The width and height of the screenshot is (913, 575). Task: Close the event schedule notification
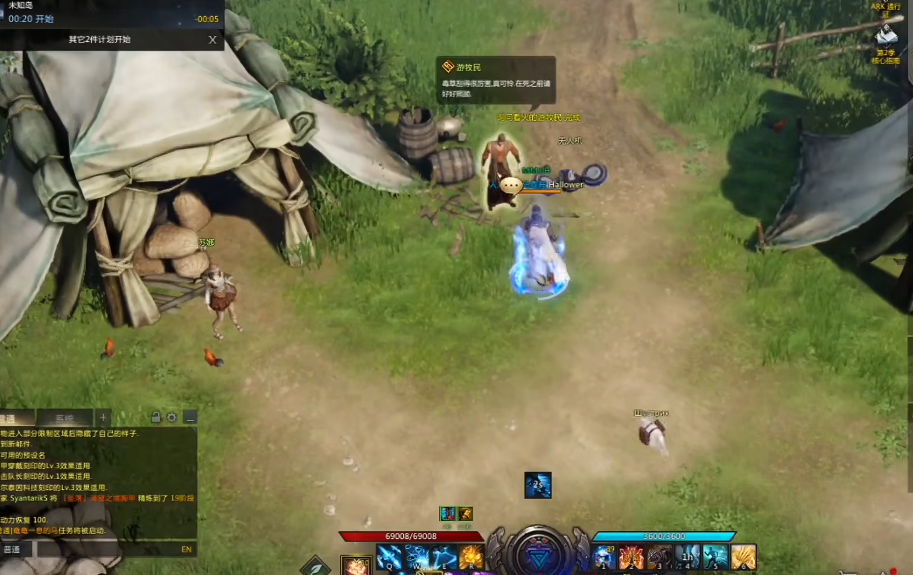(212, 40)
